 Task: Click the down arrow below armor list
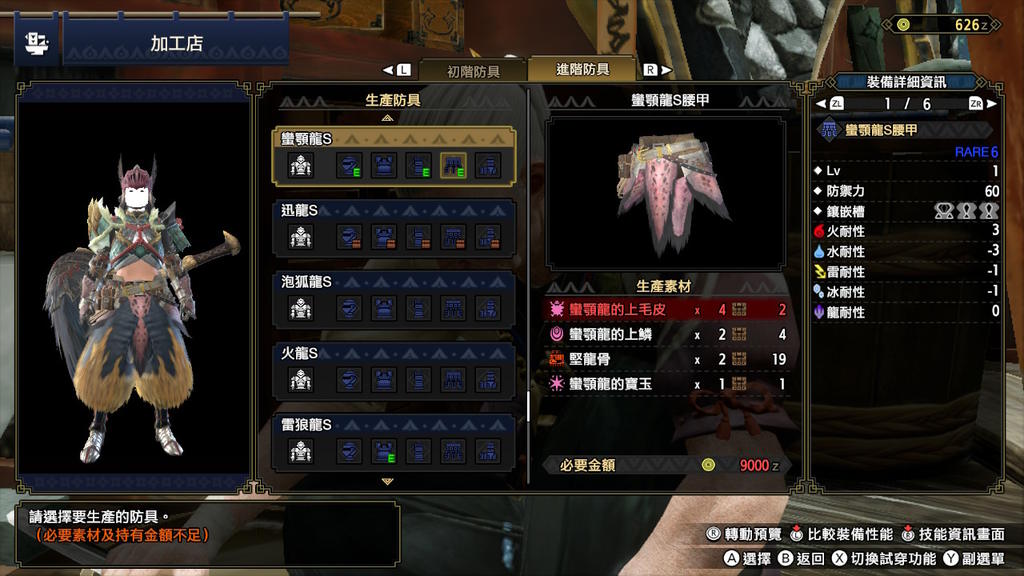click(388, 481)
